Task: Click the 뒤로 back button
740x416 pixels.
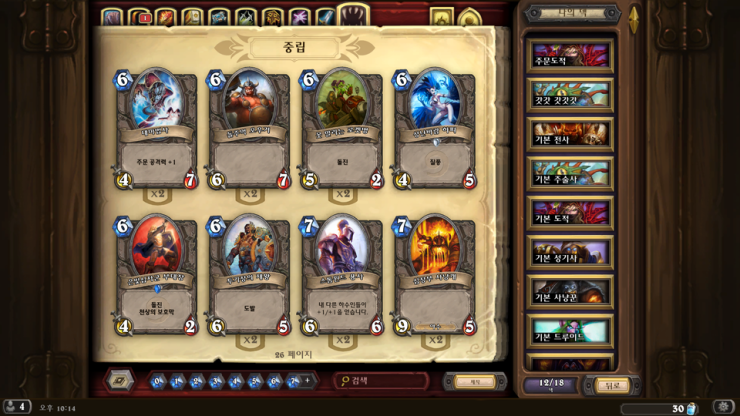Action: tap(613, 385)
